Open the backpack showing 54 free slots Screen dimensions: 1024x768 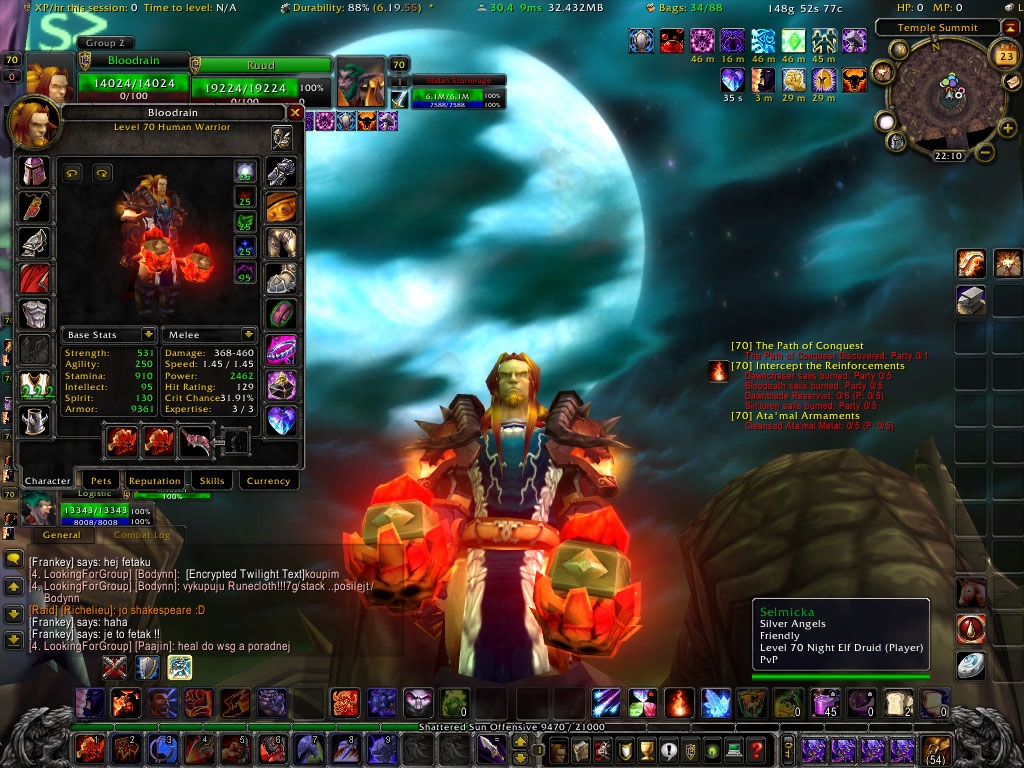[937, 748]
